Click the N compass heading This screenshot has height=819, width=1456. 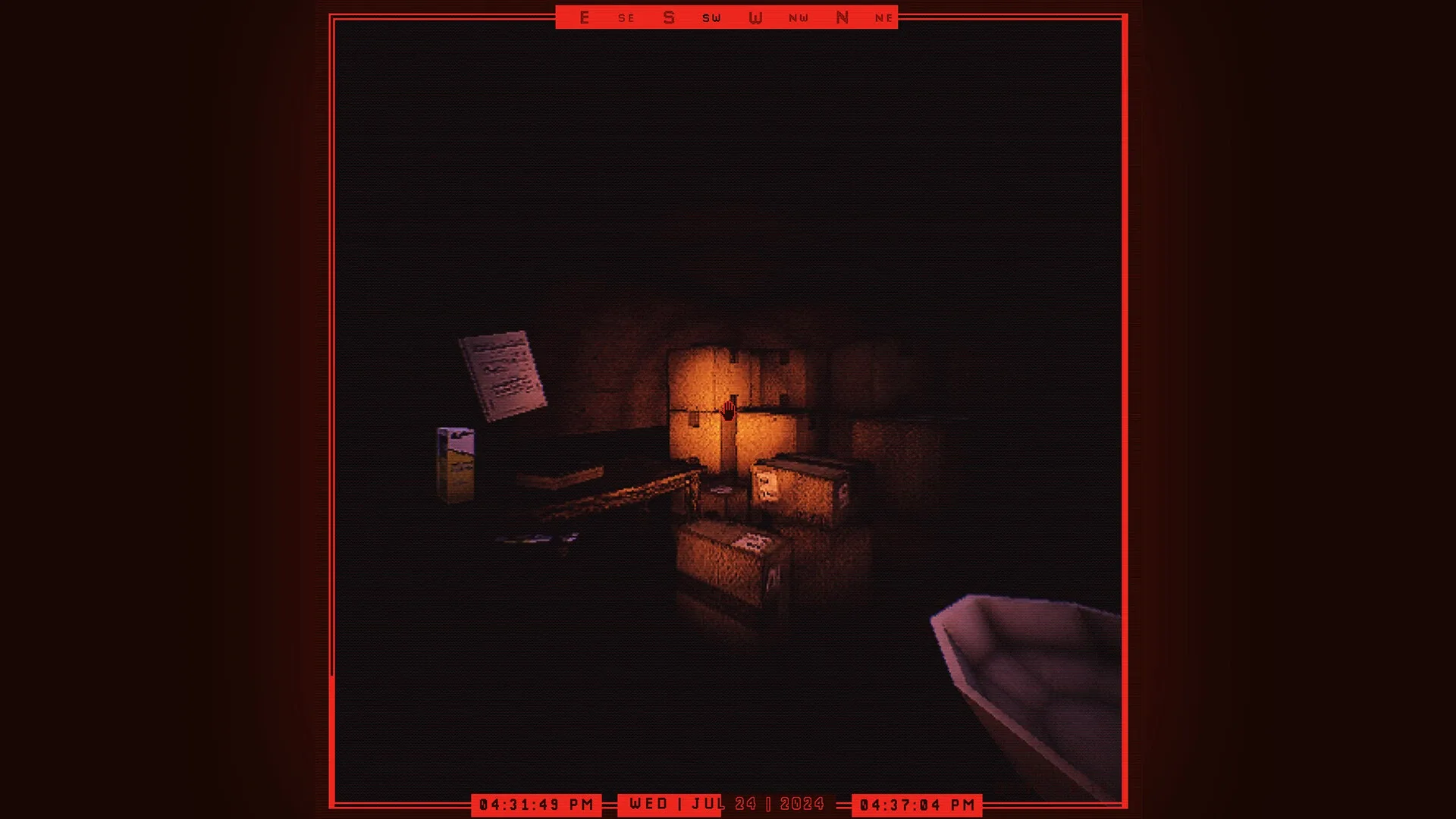pos(842,17)
